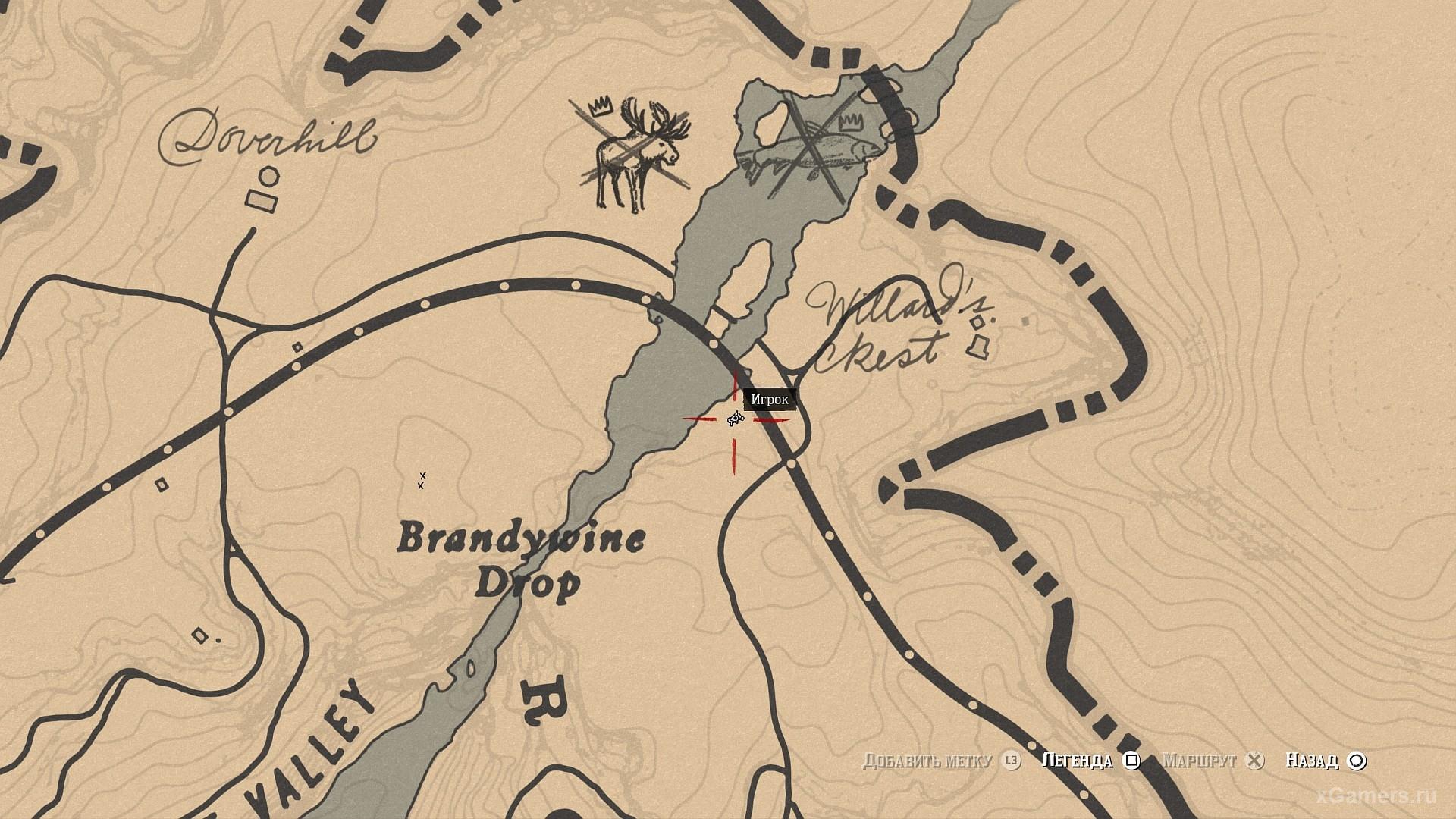
Task: Go back using the Назад label
Action: (x=1312, y=761)
